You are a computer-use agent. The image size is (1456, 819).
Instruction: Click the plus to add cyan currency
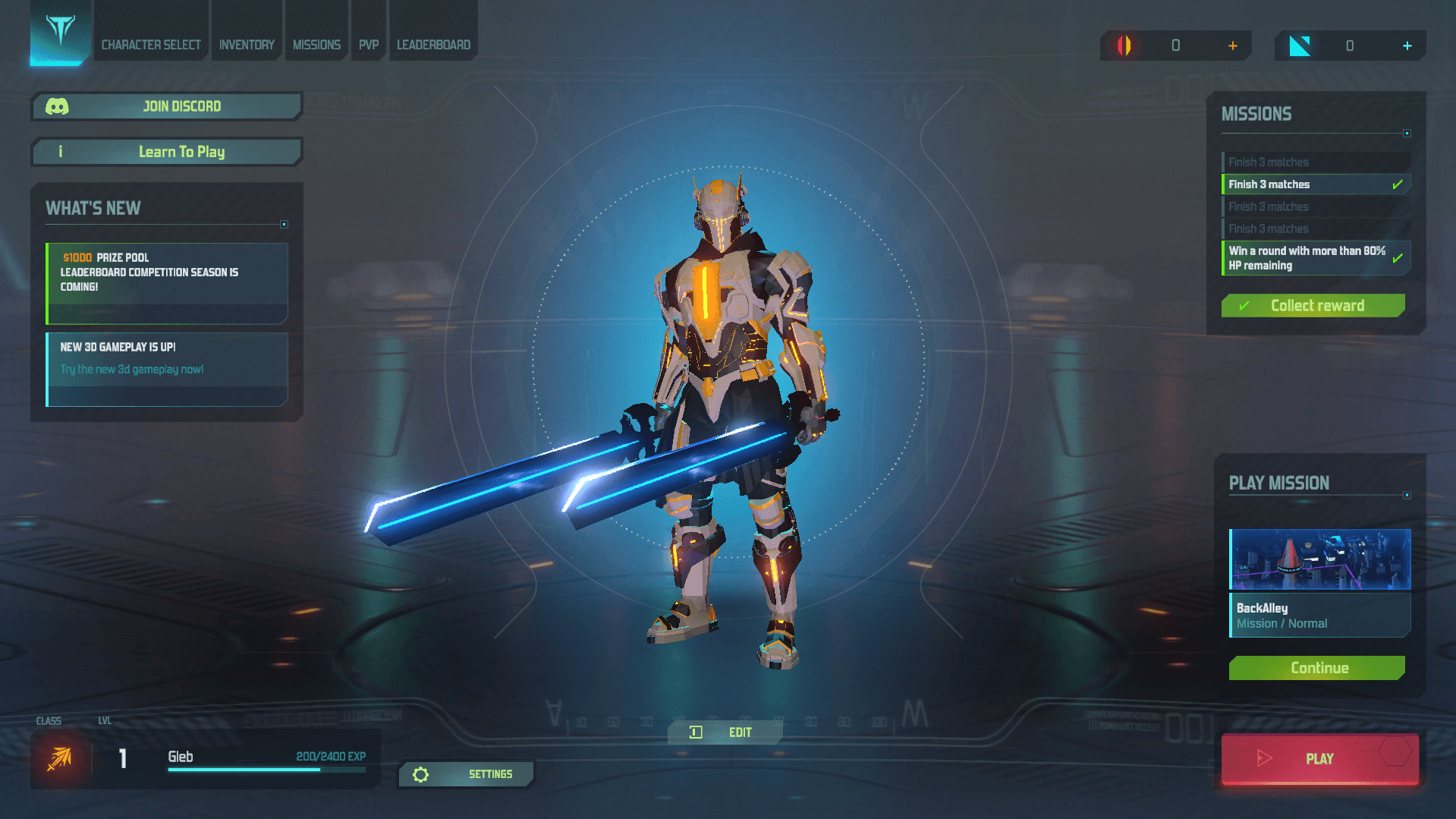[x=1407, y=46]
